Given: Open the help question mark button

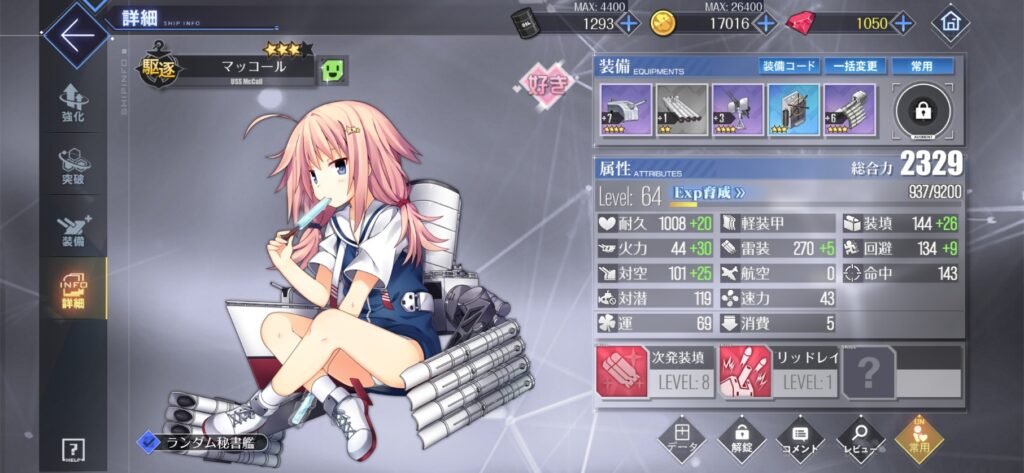Looking at the screenshot, I should [x=72, y=449].
